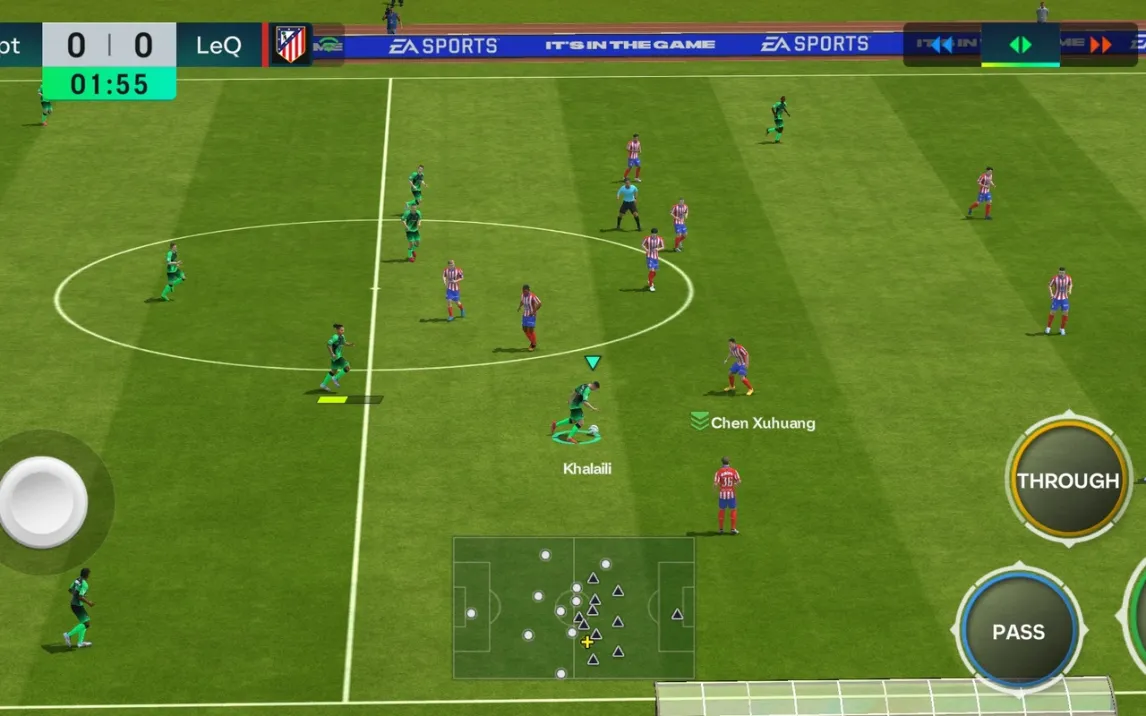Switch to the orange attacking tactics arrows

tap(1100, 45)
